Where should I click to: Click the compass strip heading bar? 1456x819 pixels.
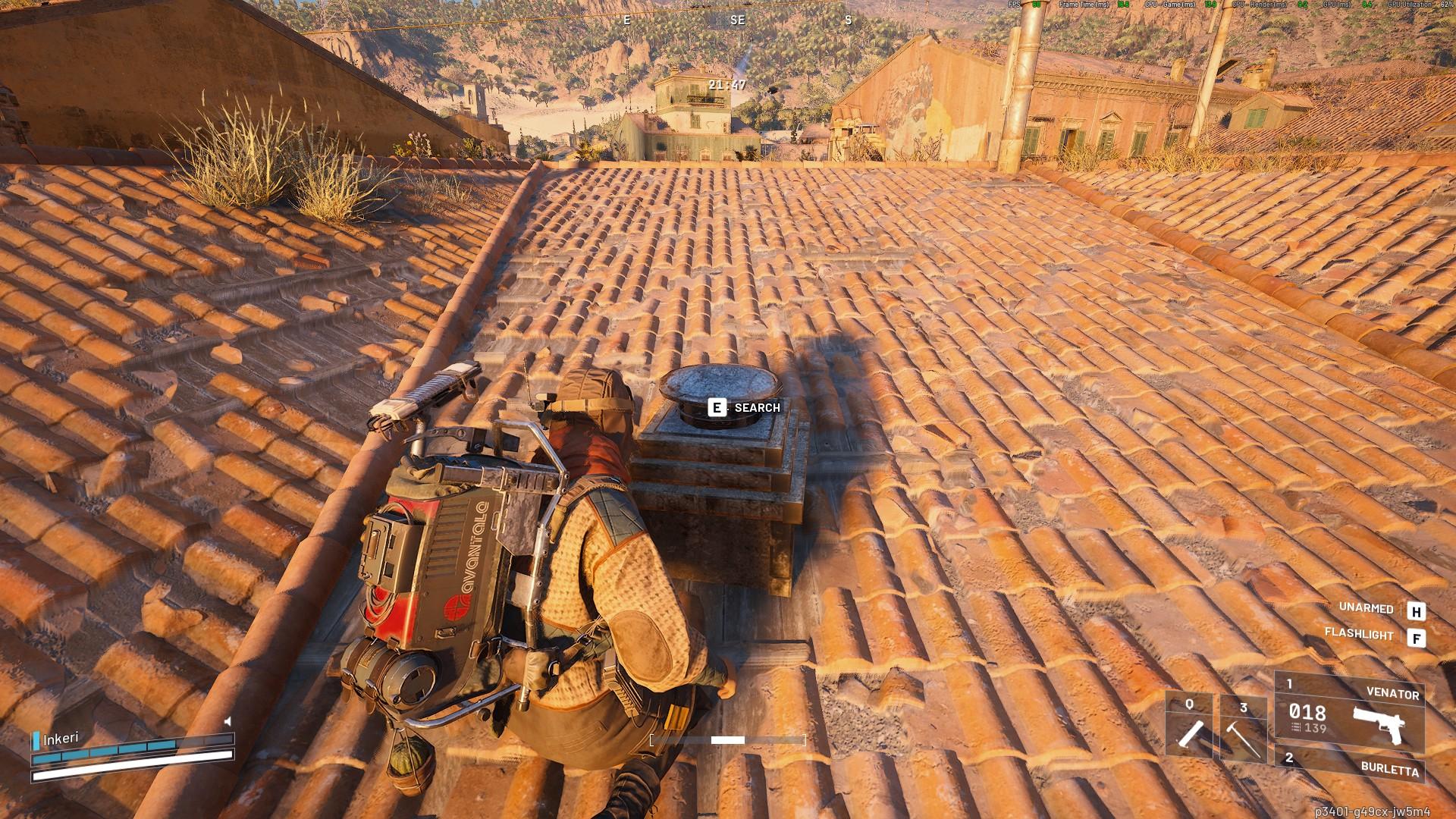tap(737, 20)
